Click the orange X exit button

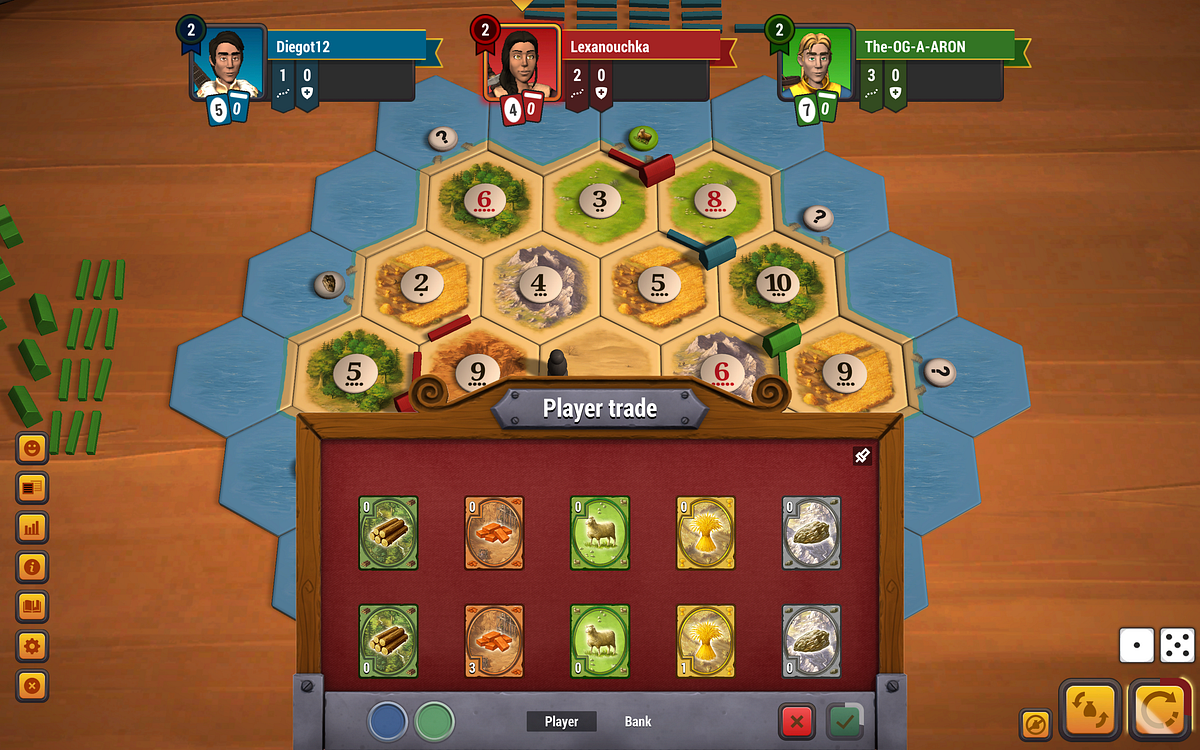tap(33, 686)
